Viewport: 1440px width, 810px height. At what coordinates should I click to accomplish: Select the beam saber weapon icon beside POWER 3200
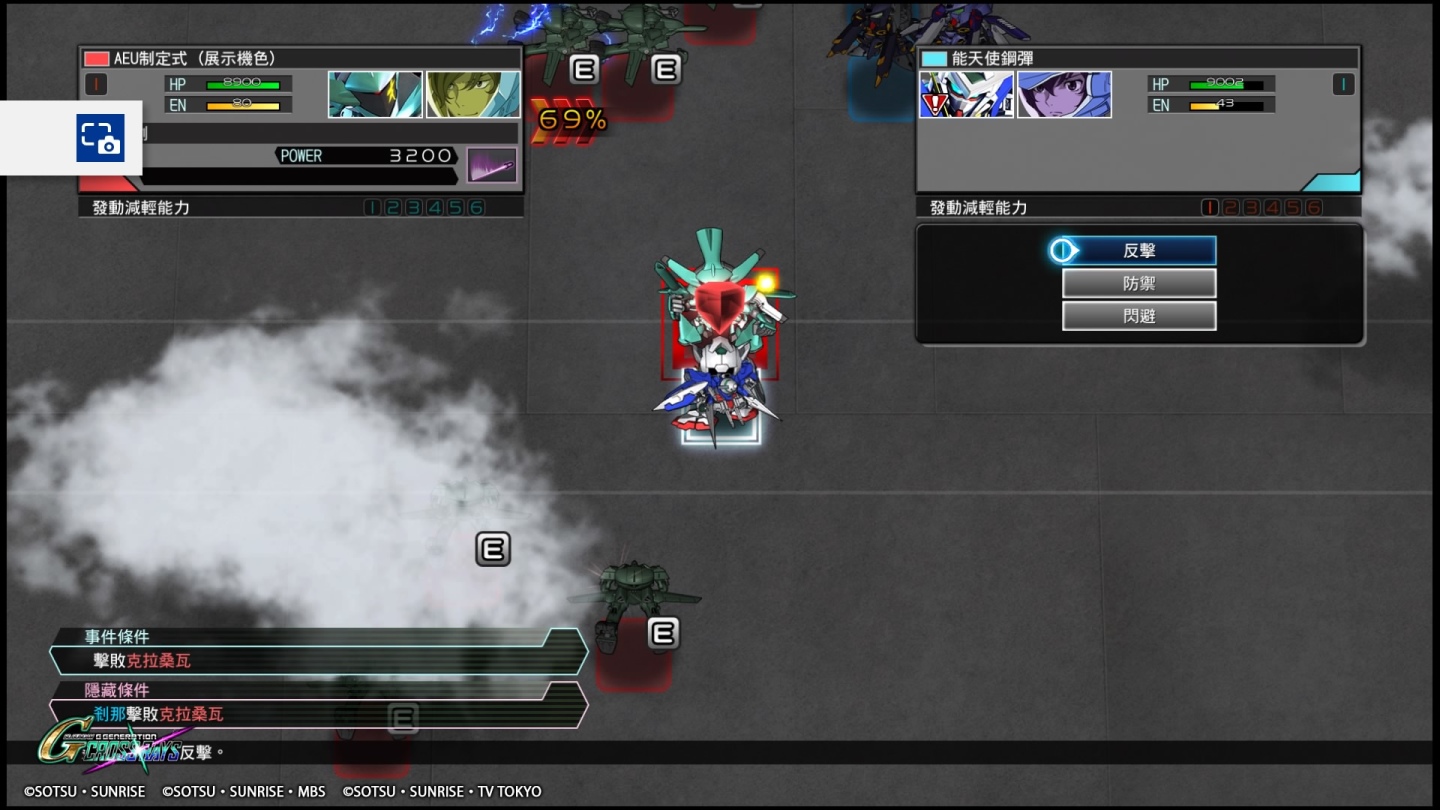pos(489,164)
